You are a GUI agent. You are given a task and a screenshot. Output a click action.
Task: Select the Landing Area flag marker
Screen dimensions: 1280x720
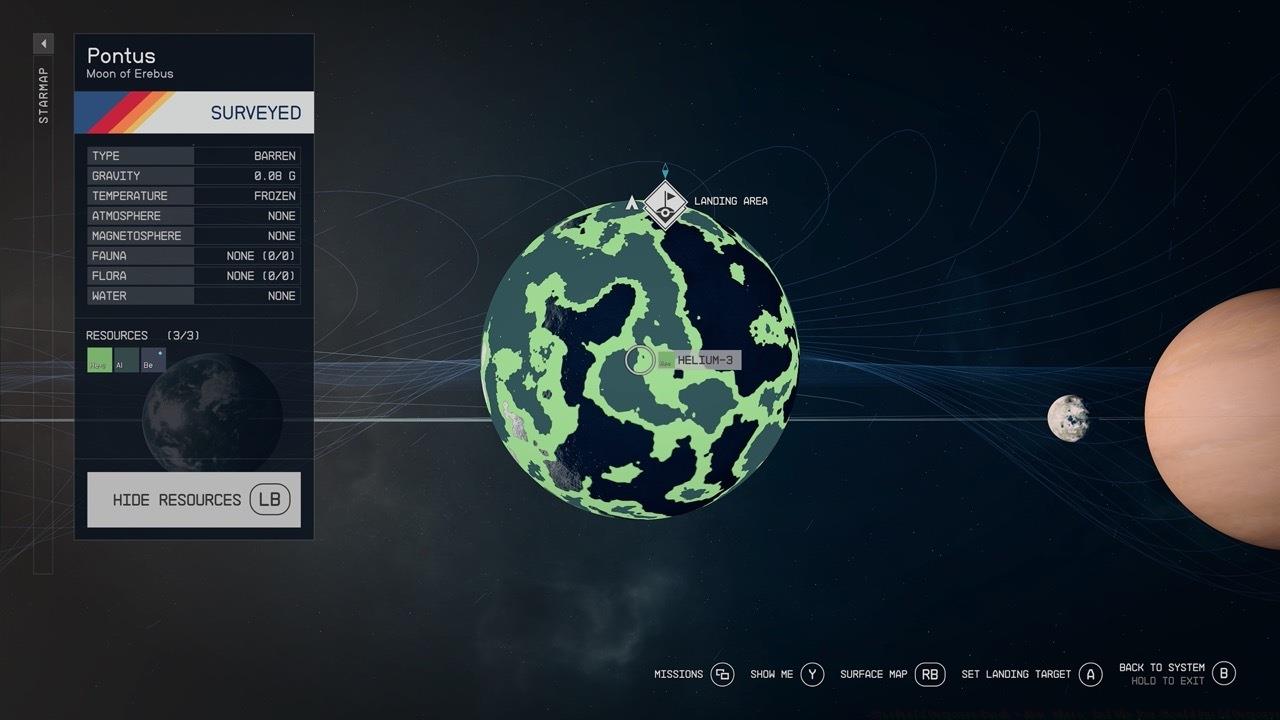(x=665, y=204)
